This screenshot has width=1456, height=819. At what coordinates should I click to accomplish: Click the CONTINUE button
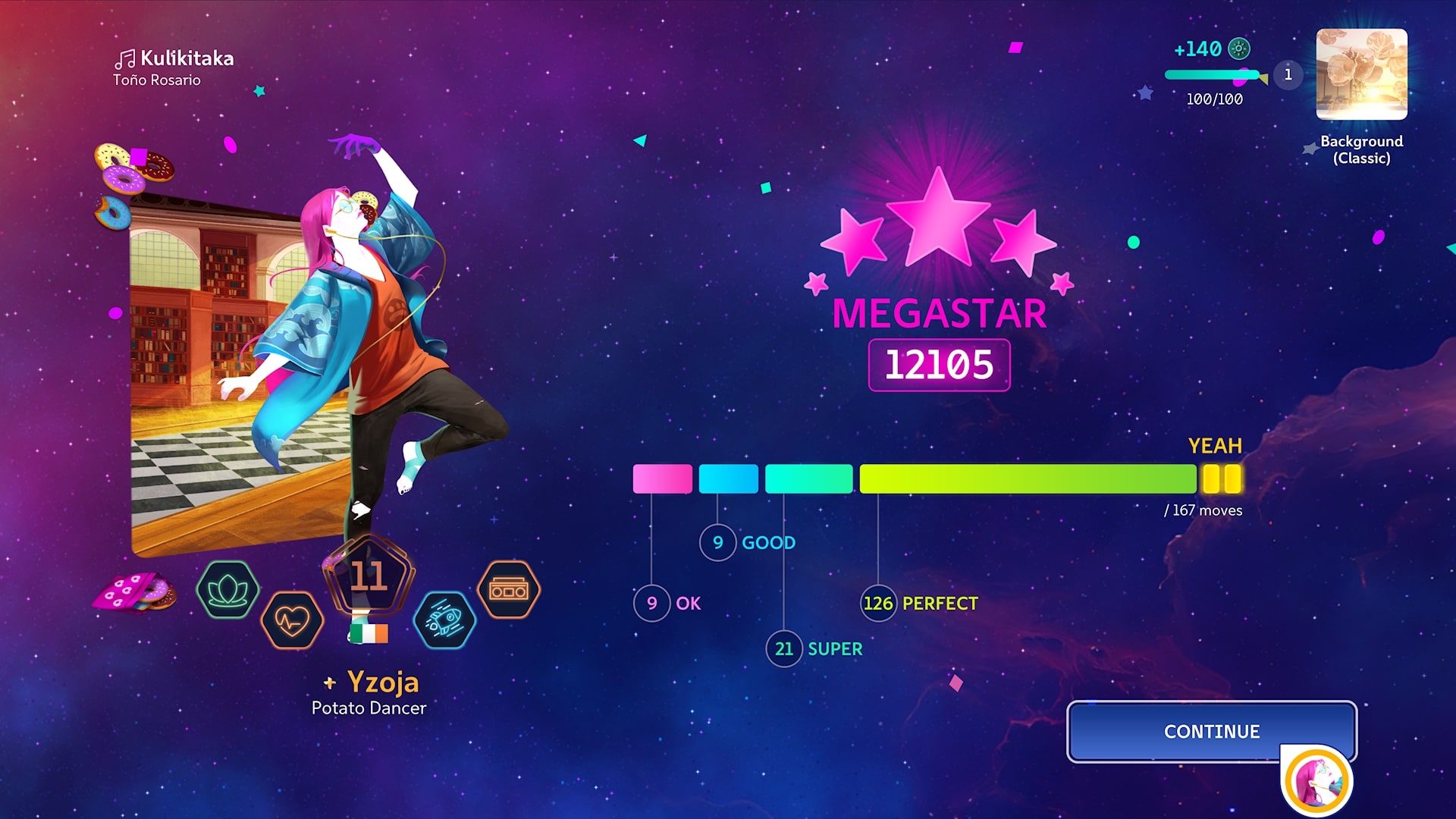pyautogui.click(x=1210, y=731)
